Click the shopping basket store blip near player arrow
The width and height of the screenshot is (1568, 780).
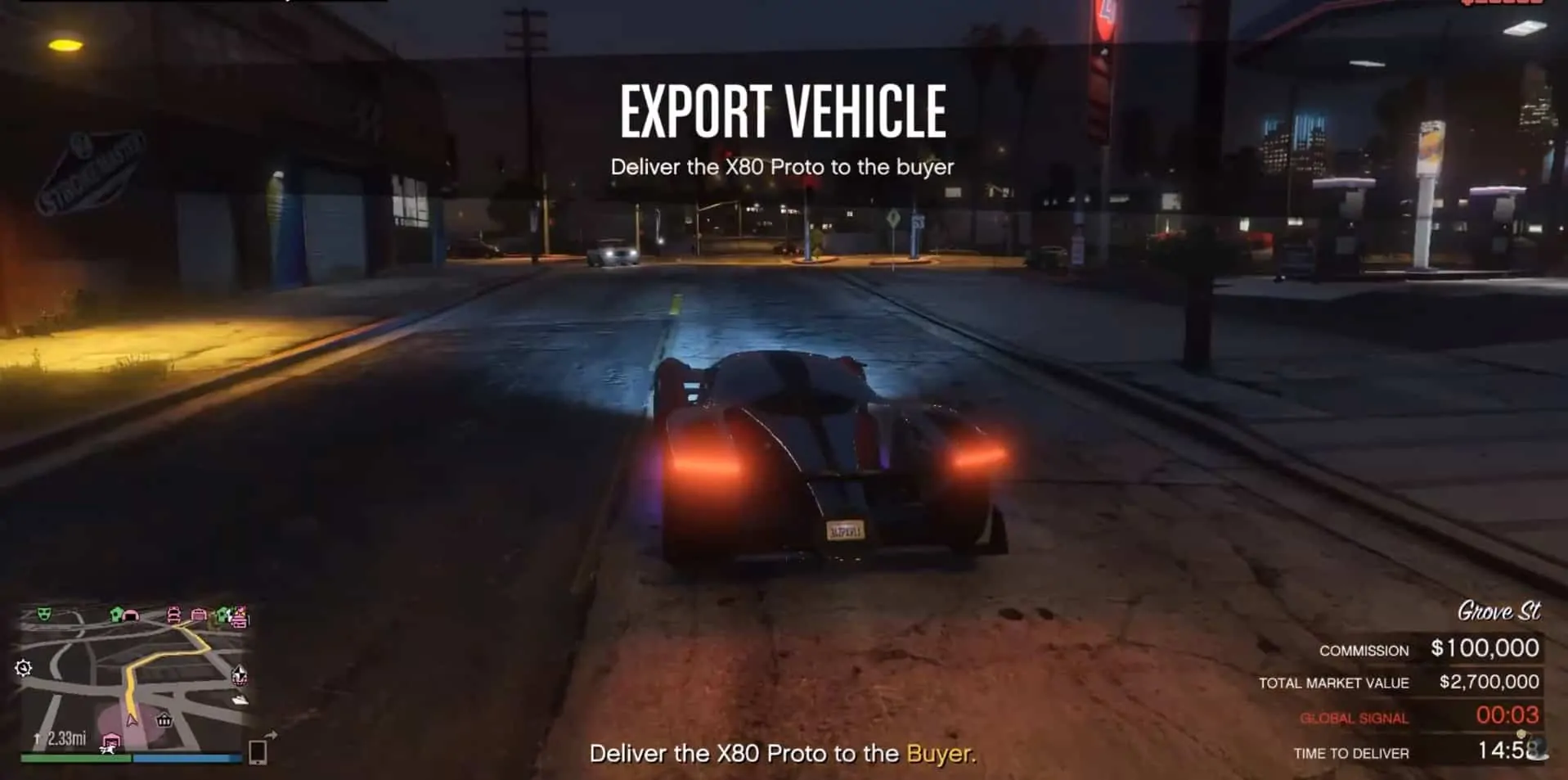(164, 720)
